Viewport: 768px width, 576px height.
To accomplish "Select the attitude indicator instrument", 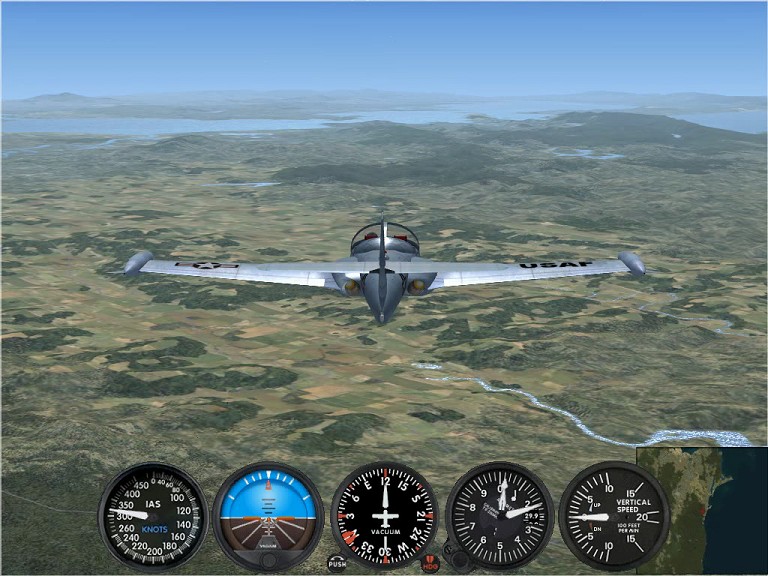I will (268, 515).
